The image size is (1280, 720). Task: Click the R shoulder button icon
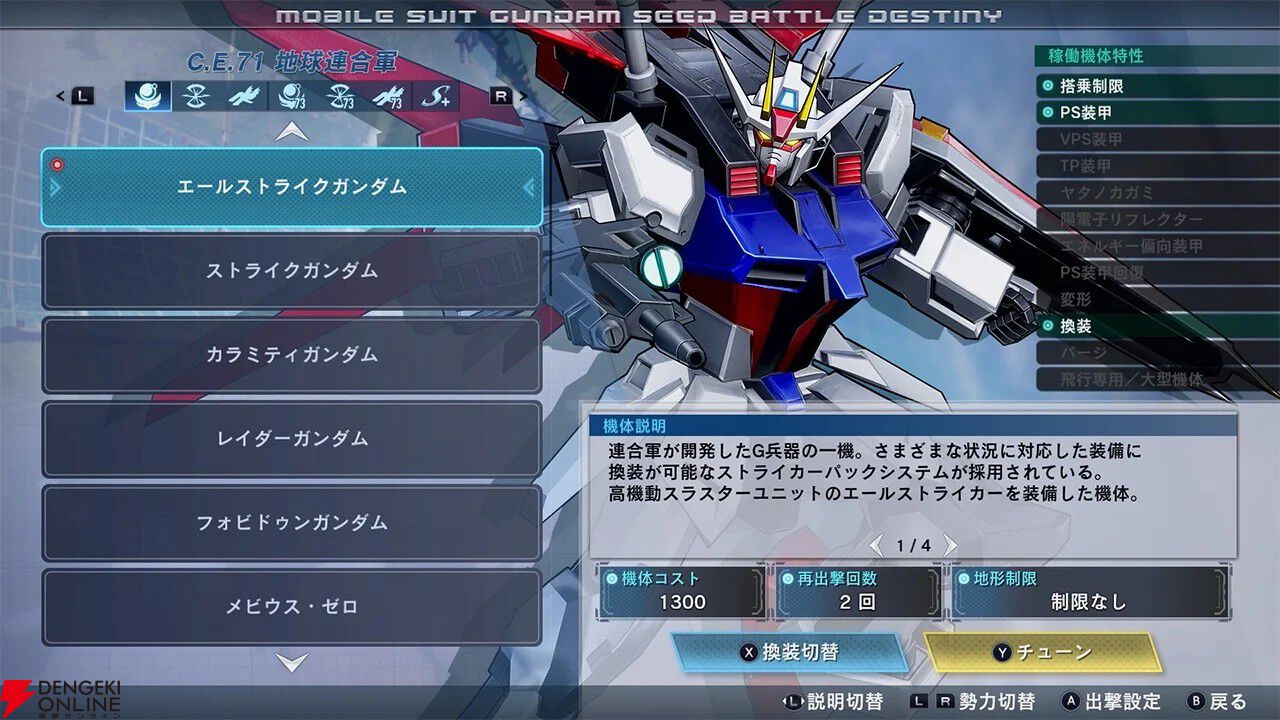click(x=500, y=96)
